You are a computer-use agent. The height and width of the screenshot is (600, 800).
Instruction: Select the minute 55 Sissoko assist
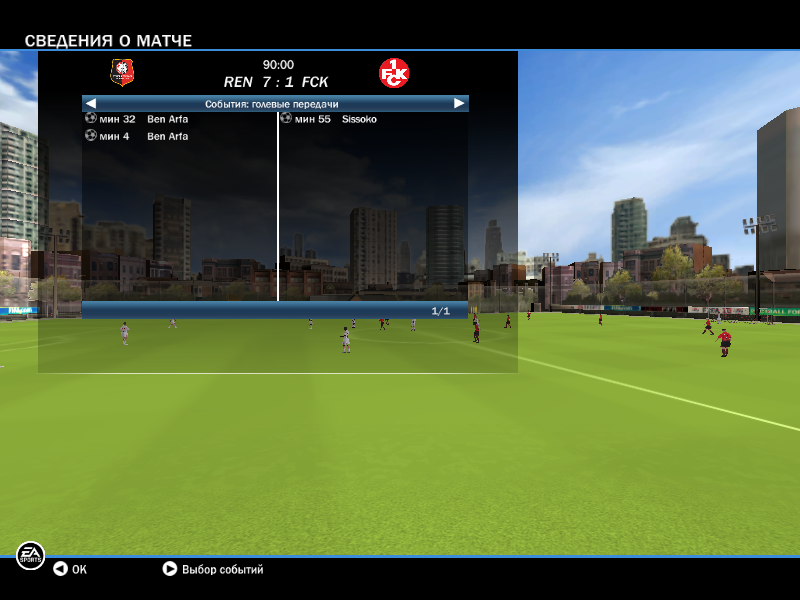pyautogui.click(x=330, y=119)
